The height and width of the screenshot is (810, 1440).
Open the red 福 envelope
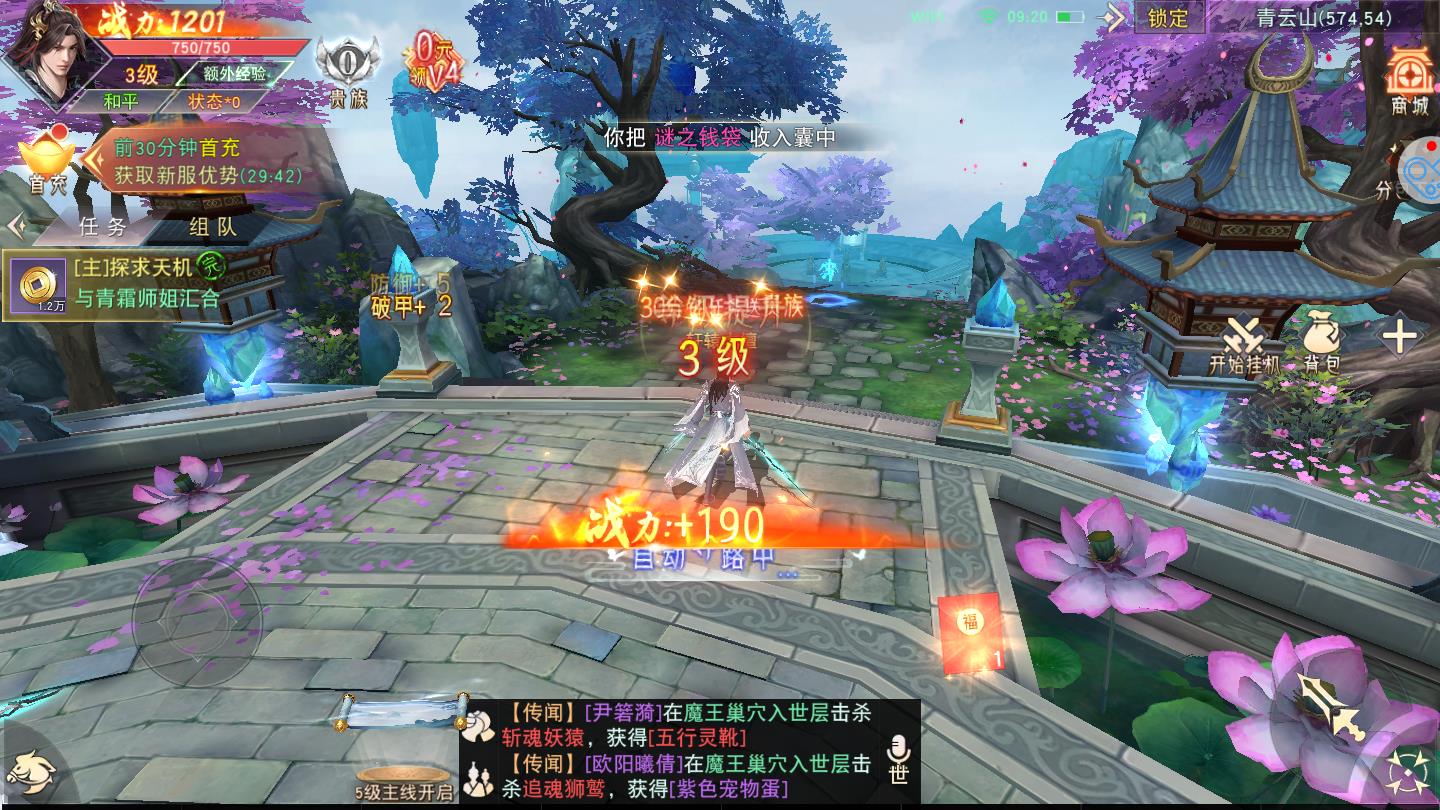click(971, 634)
